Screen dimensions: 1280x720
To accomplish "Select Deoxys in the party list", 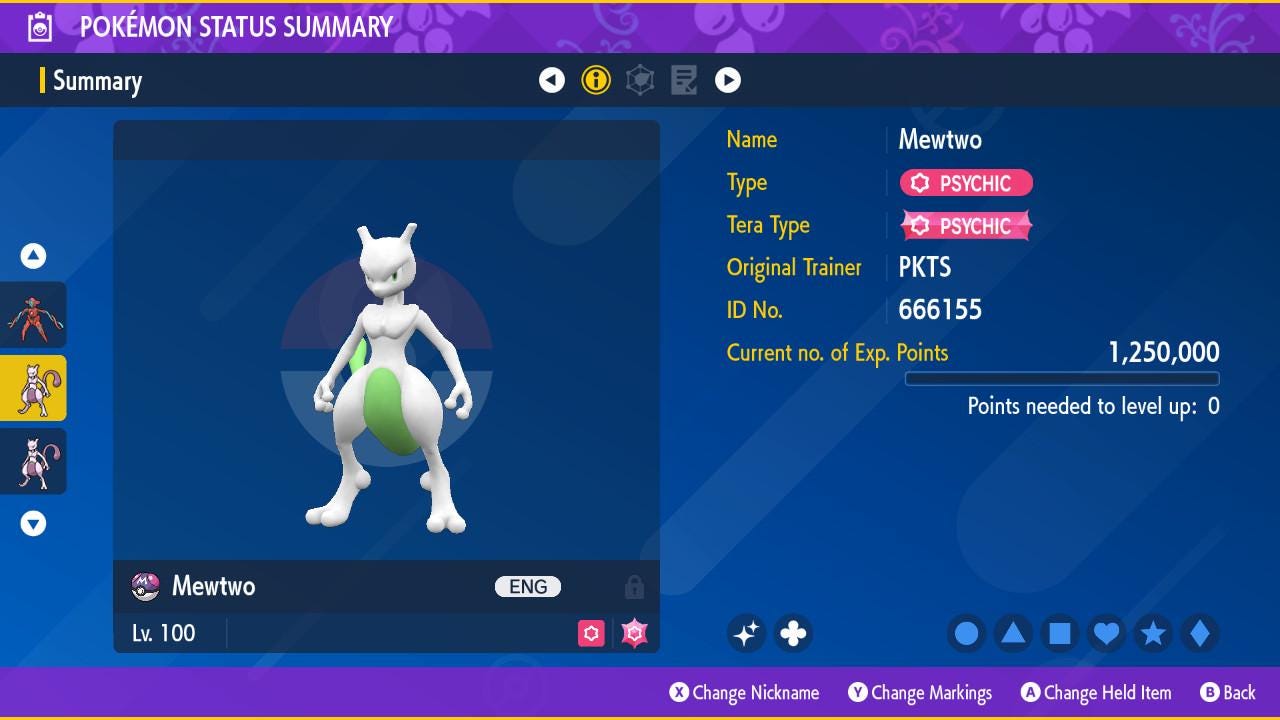I will (34, 315).
